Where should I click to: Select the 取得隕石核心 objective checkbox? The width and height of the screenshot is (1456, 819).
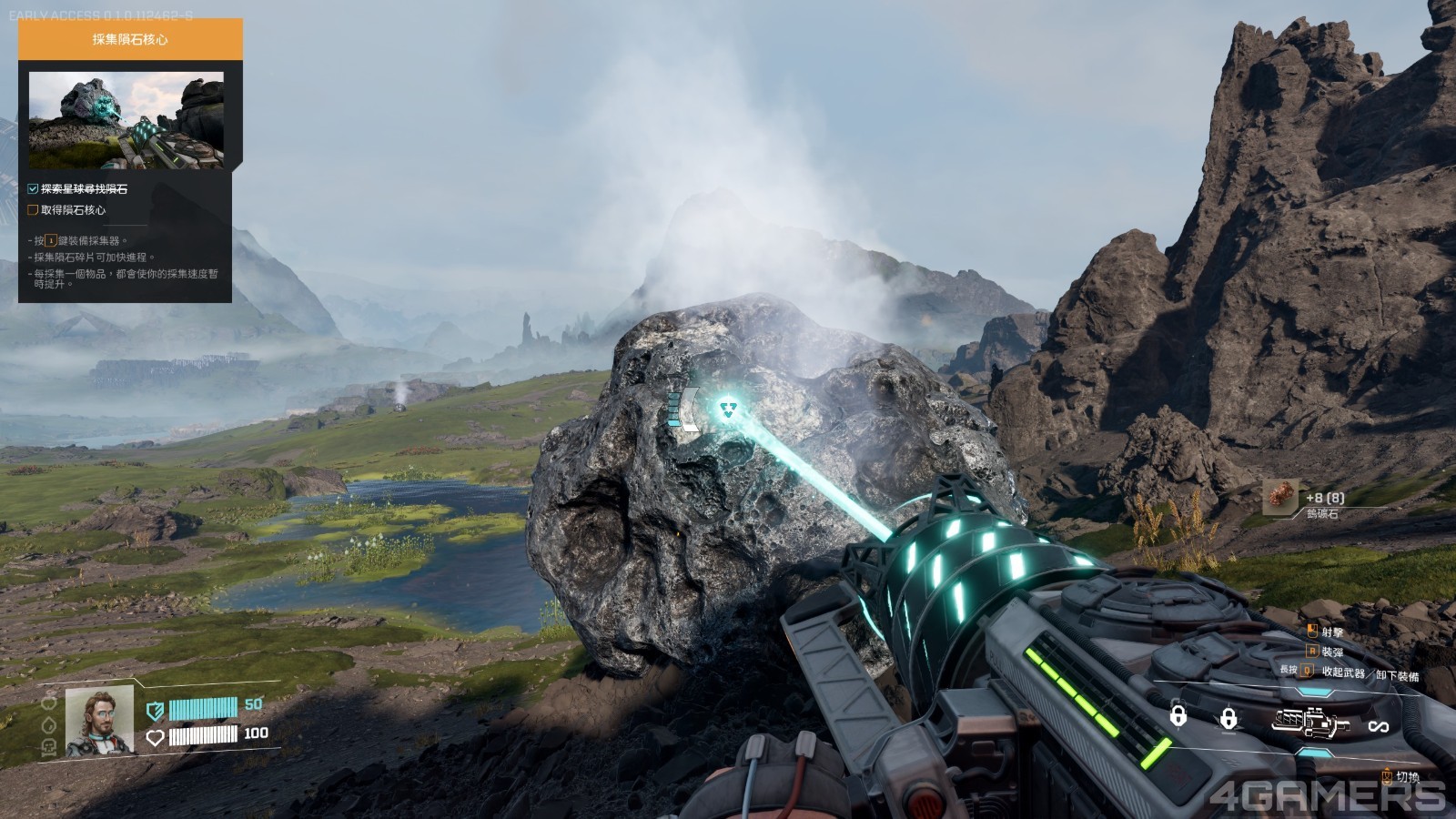pos(33,210)
